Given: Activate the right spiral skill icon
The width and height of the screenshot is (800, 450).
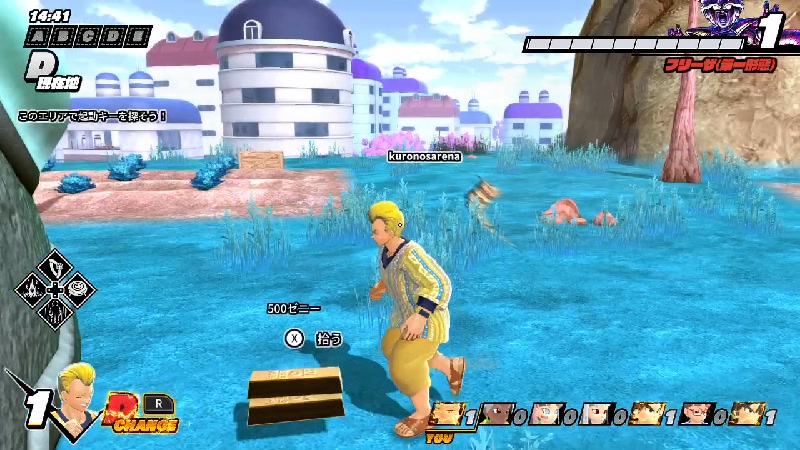Looking at the screenshot, I should pos(80,291).
